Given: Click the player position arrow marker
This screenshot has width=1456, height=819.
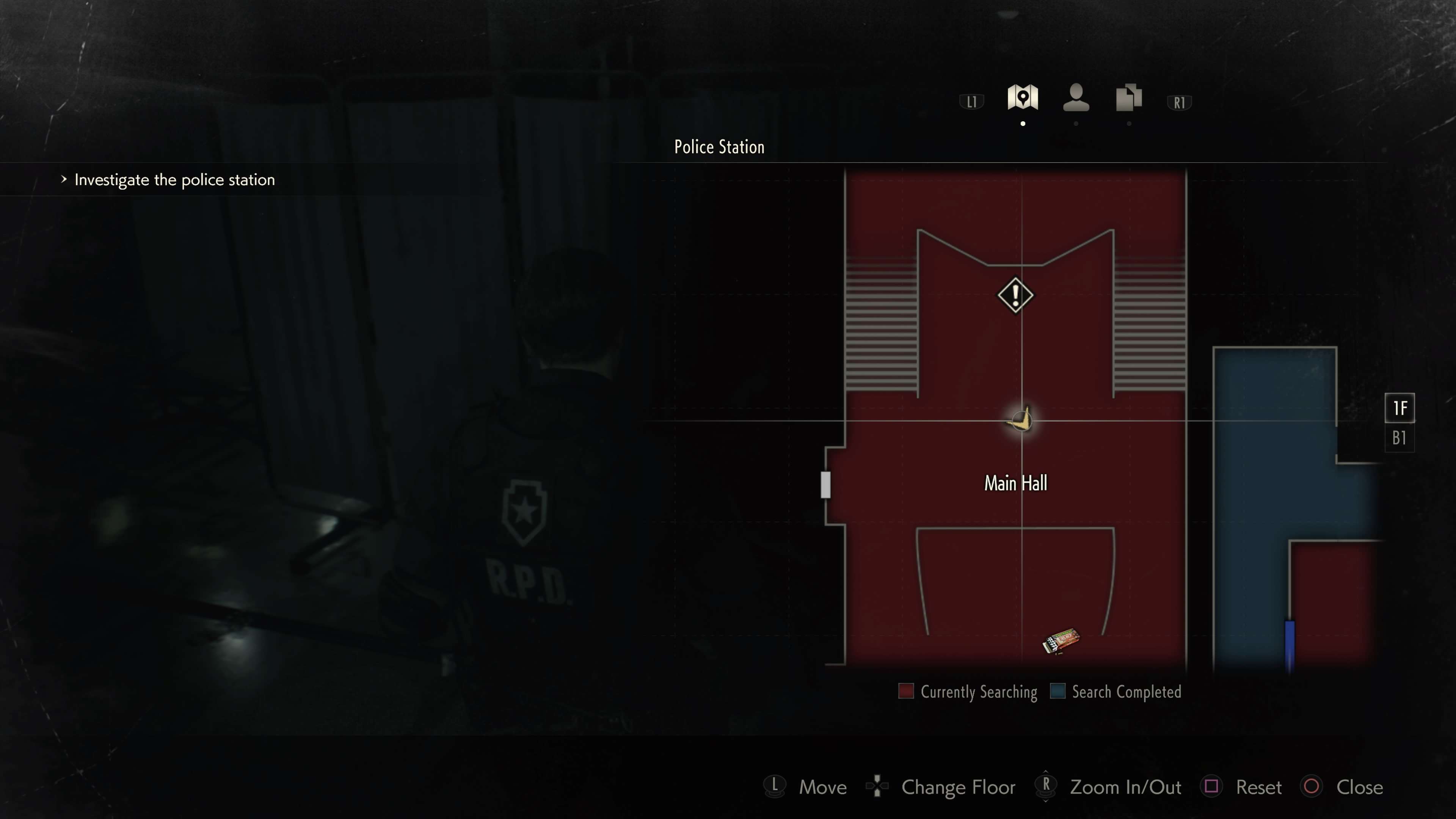Looking at the screenshot, I should 1021,420.
